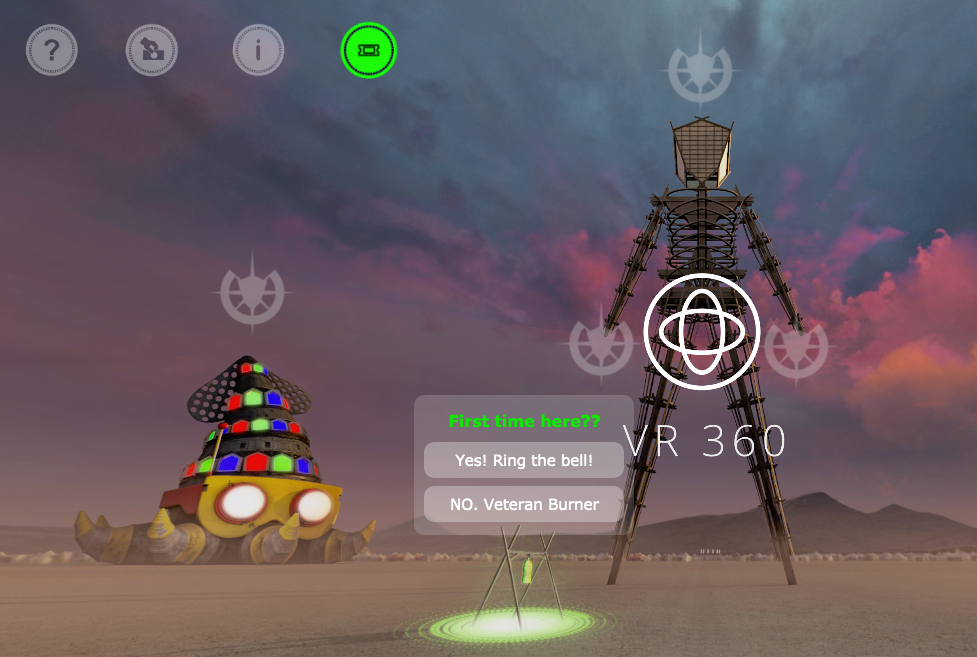Choose "Yes! Ring the bell!"

point(524,461)
